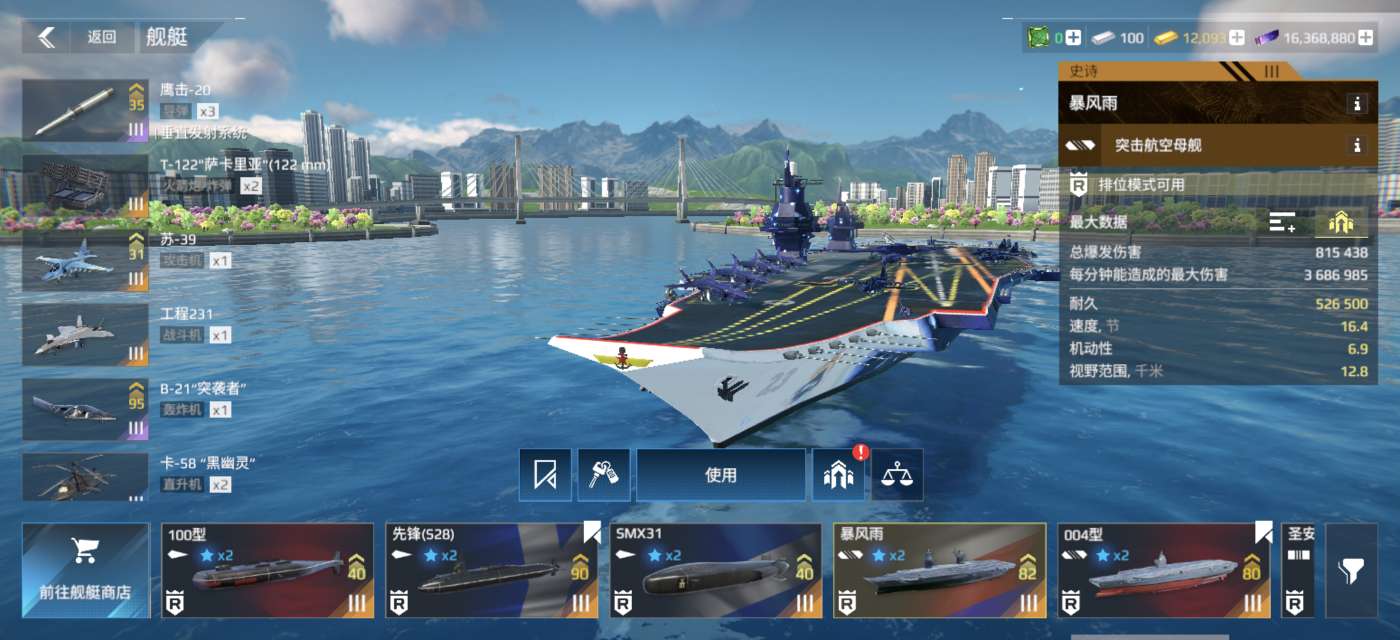Open the 工程231 fighter slot
The width and height of the screenshot is (1400, 640).
[86, 336]
